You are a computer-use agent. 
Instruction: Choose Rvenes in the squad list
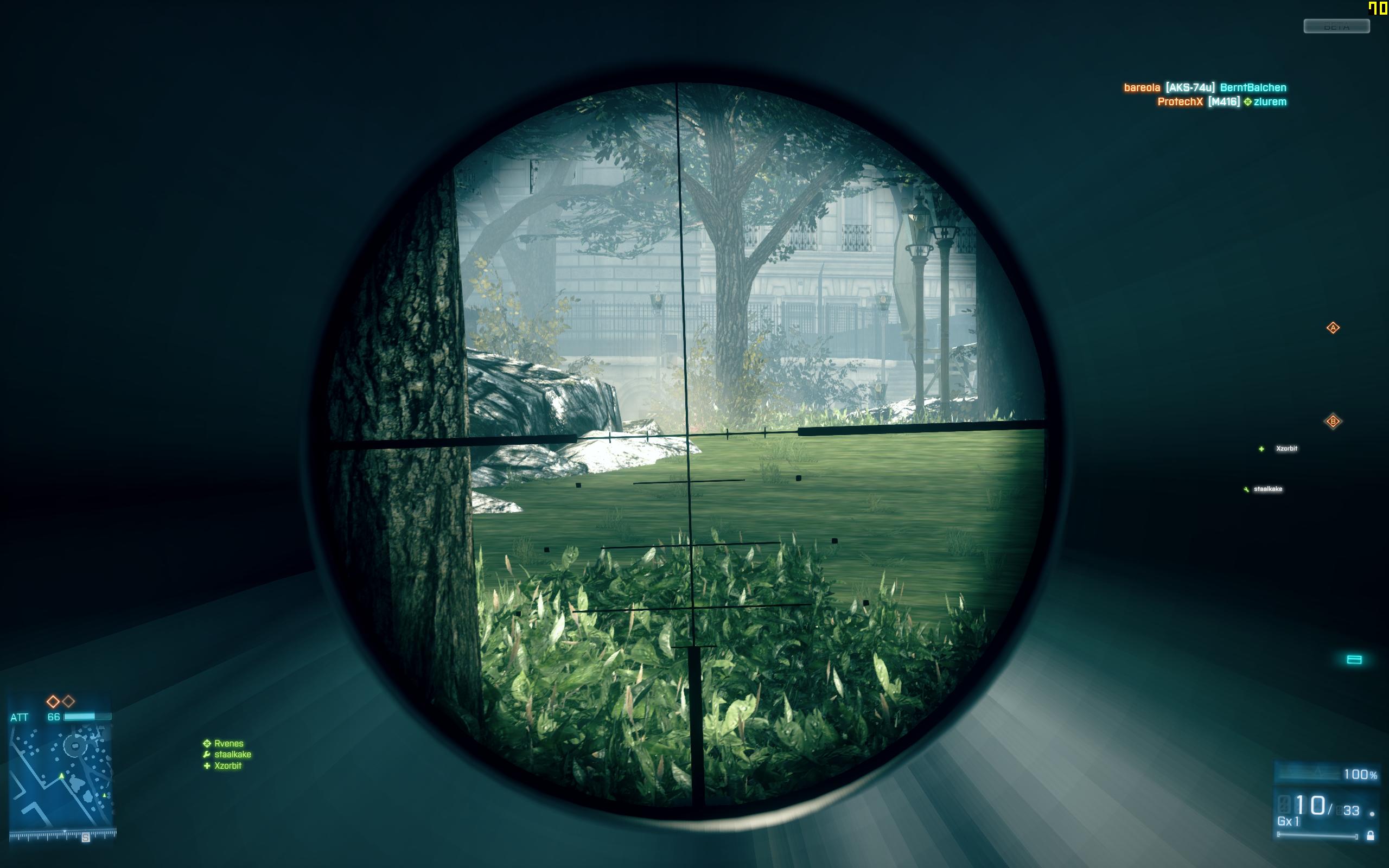tap(228, 743)
